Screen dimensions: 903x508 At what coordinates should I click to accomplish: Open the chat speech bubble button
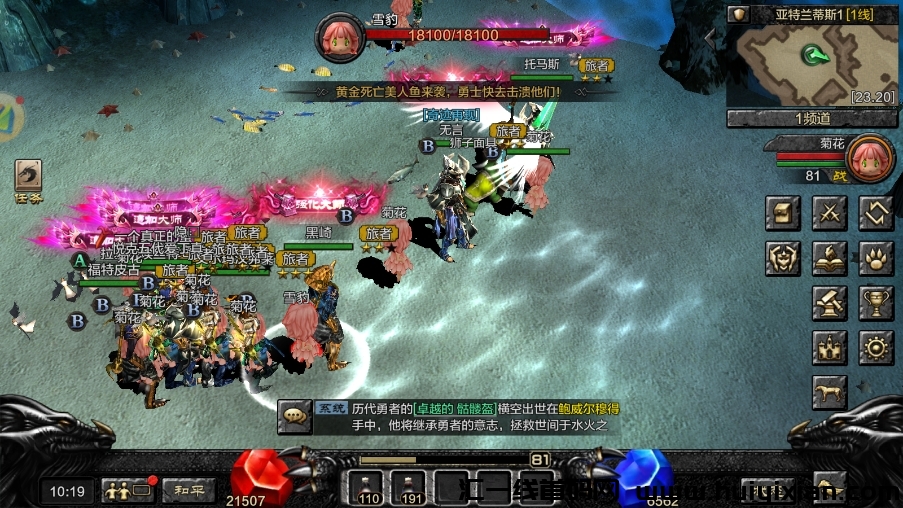[x=295, y=414]
